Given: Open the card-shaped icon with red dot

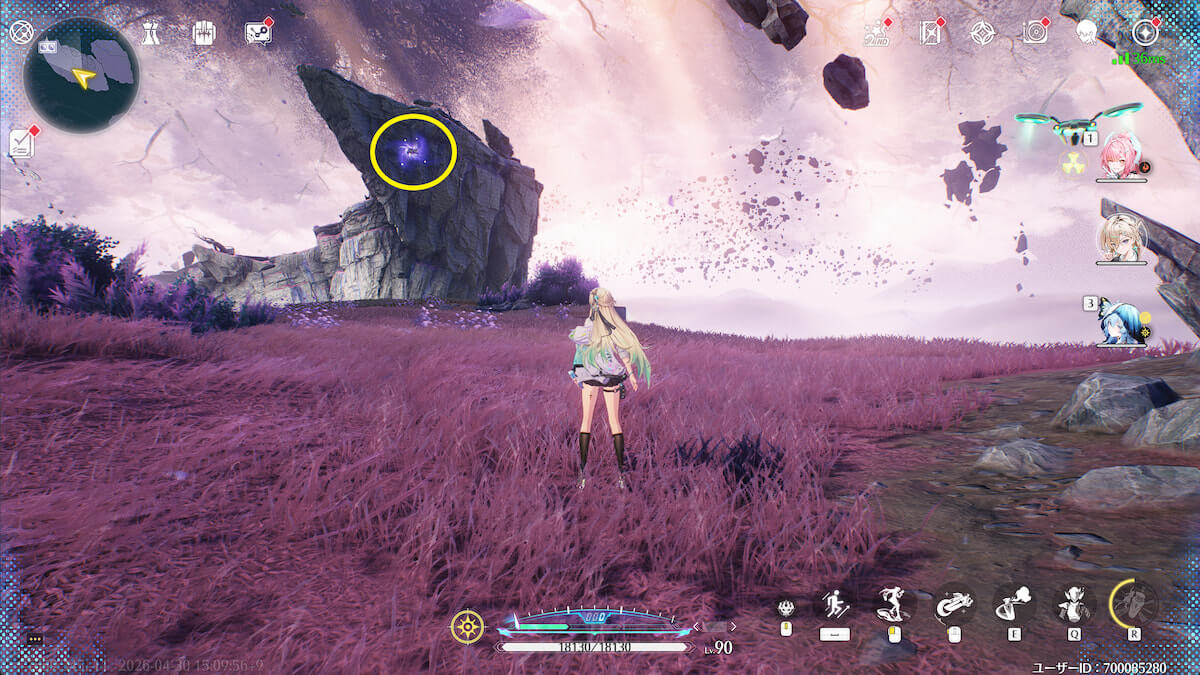Looking at the screenshot, I should (x=930, y=33).
